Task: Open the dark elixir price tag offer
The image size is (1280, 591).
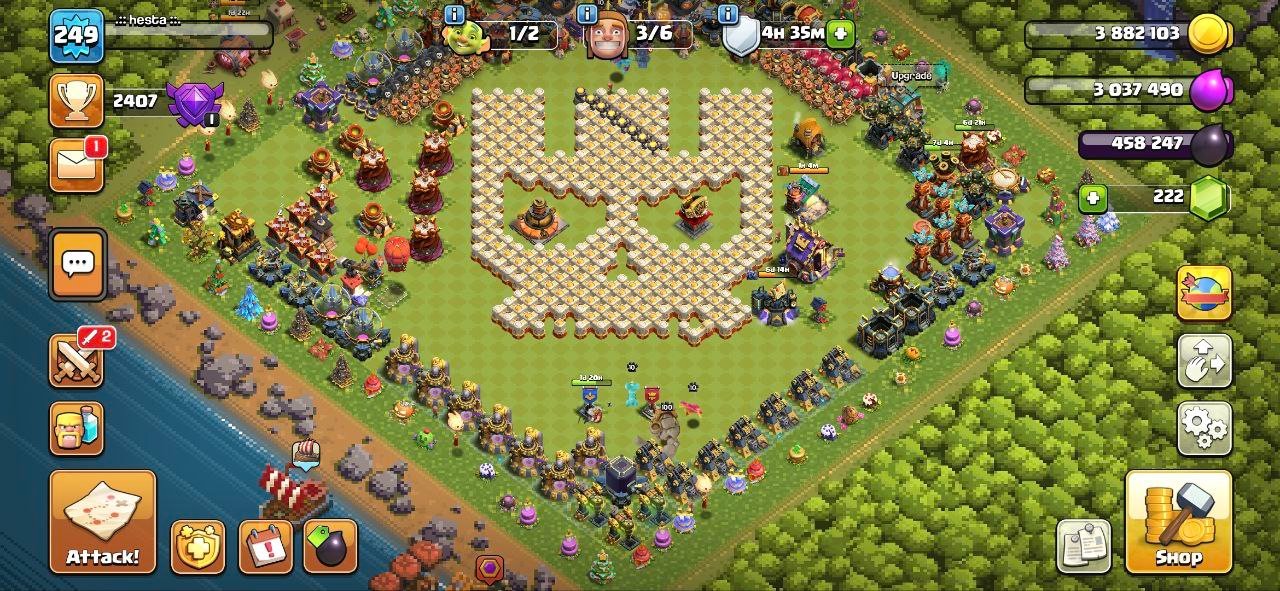Action: 330,546
